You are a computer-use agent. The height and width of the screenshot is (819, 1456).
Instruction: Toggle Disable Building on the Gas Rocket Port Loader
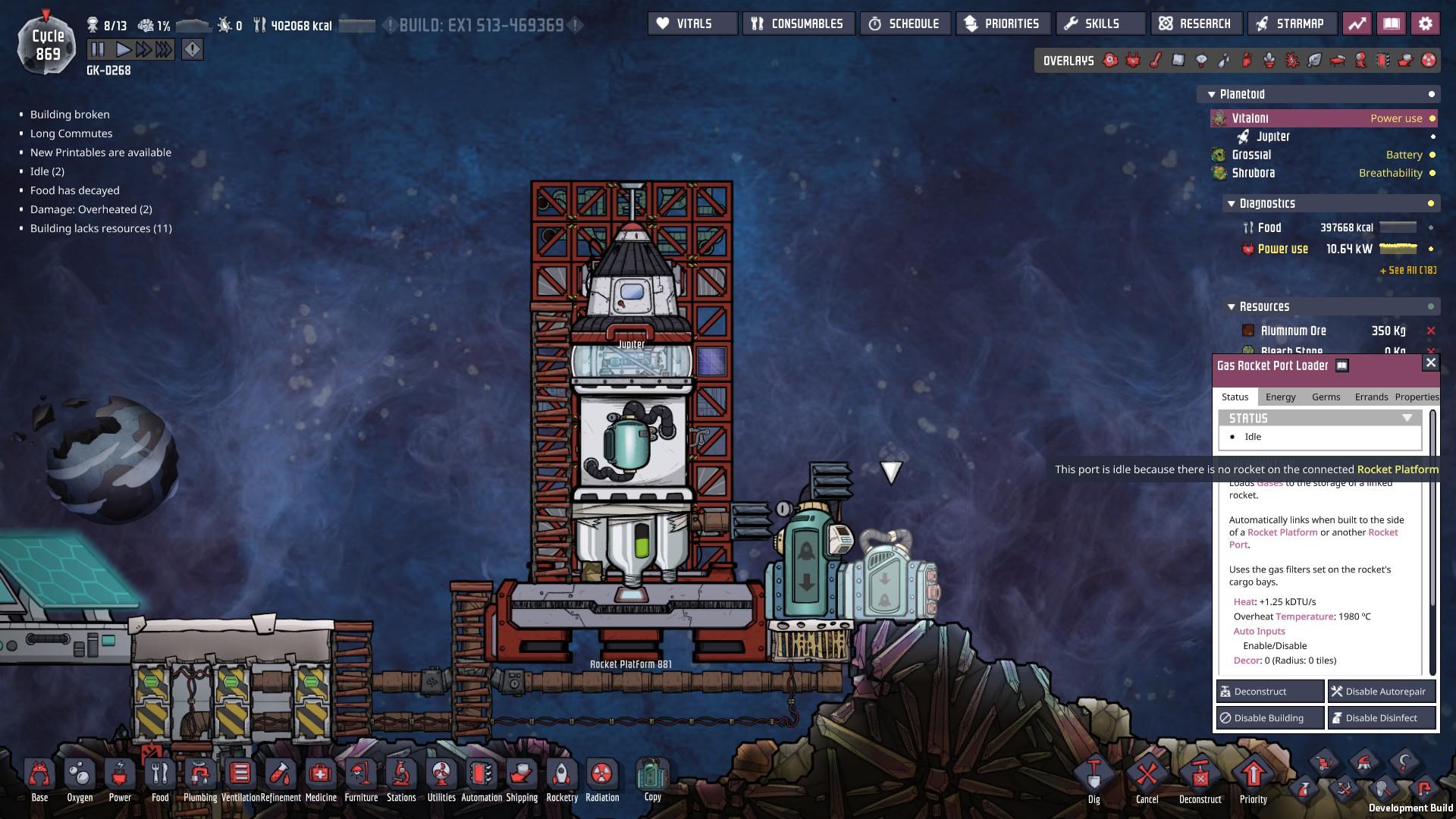1269,717
